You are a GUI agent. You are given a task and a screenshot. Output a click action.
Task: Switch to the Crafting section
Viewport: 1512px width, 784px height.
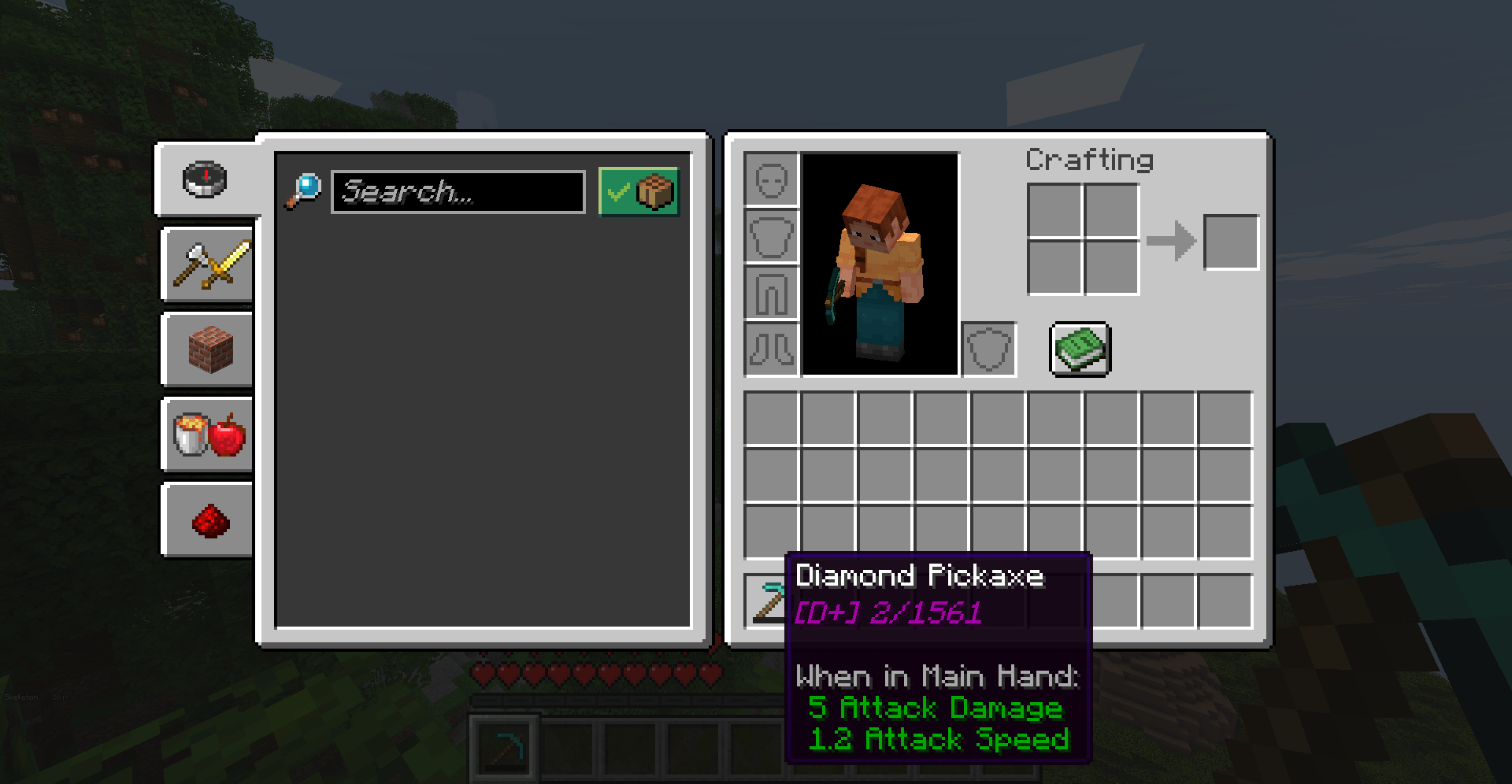coord(1090,160)
